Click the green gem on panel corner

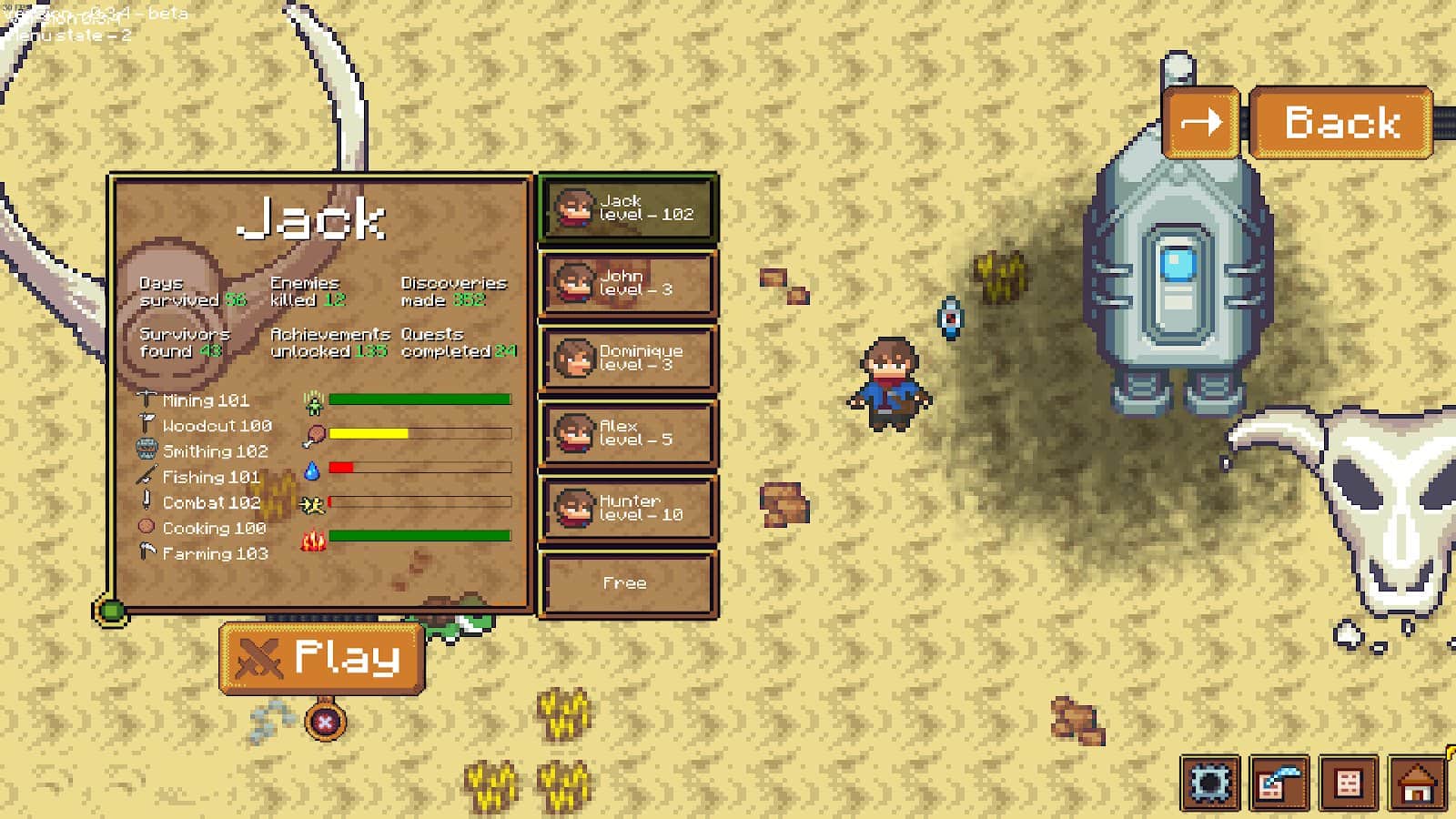pos(111,611)
